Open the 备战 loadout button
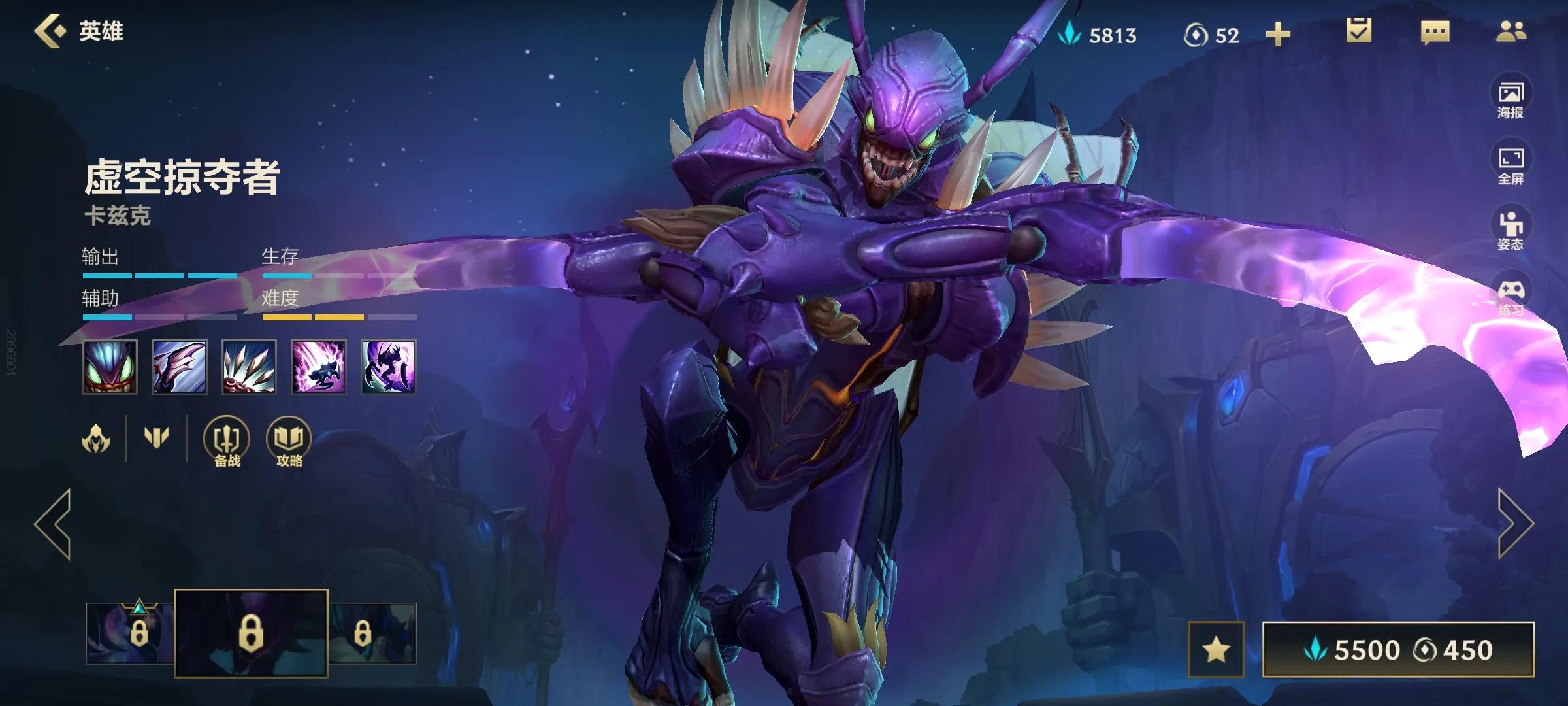1568x706 pixels. (227, 443)
